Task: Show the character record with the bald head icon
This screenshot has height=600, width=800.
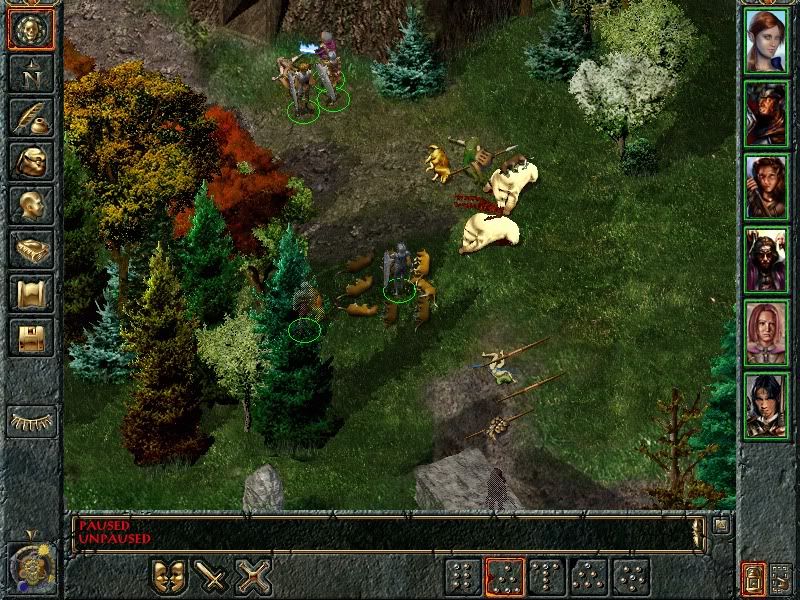Action: point(30,205)
